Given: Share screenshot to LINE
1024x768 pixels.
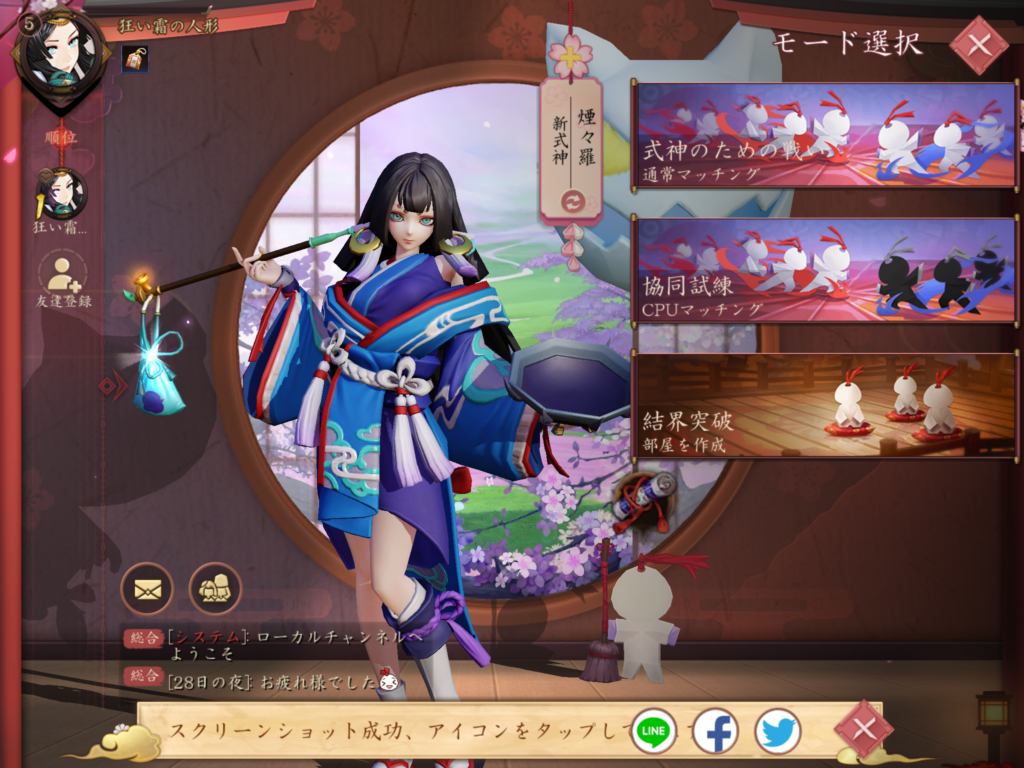Looking at the screenshot, I should [x=654, y=731].
